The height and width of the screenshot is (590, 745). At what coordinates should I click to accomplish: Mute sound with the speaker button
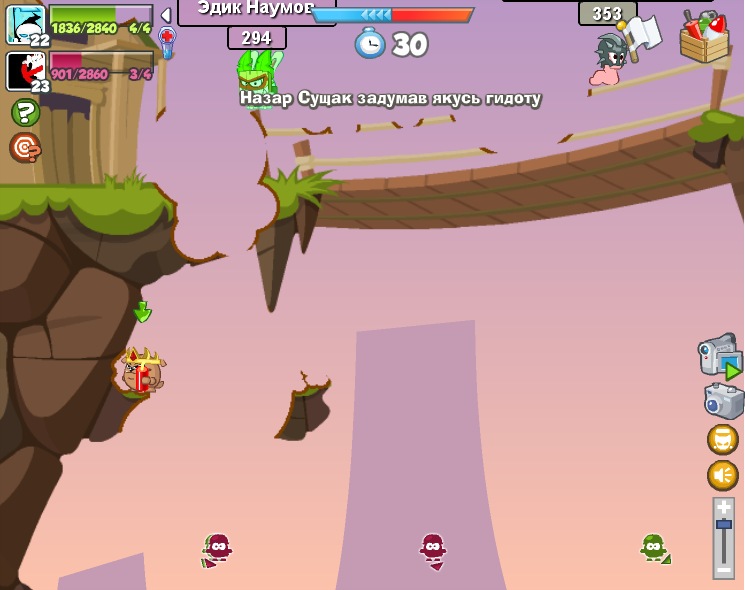click(723, 475)
